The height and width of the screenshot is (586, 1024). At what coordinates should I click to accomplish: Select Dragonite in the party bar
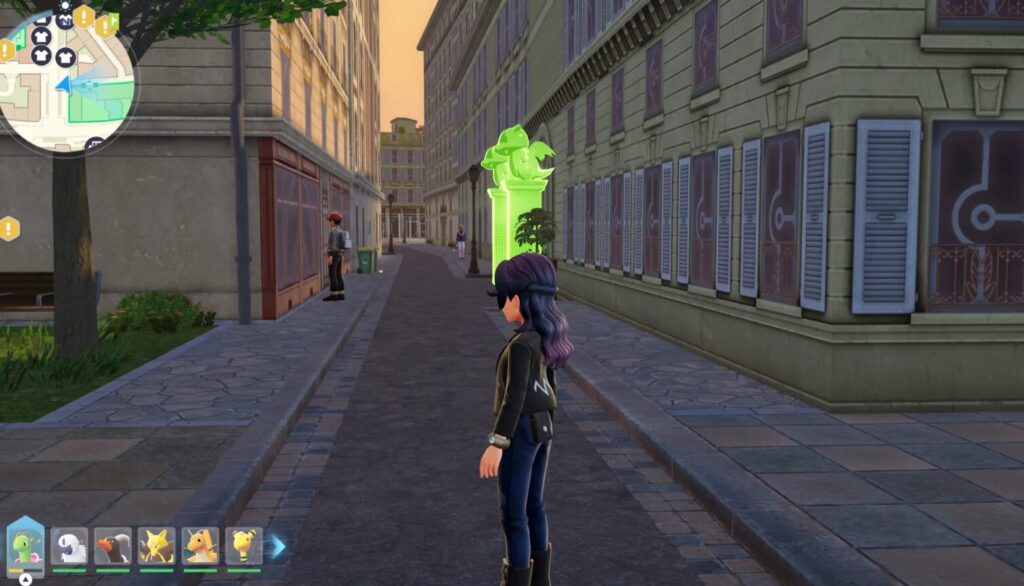pos(200,547)
